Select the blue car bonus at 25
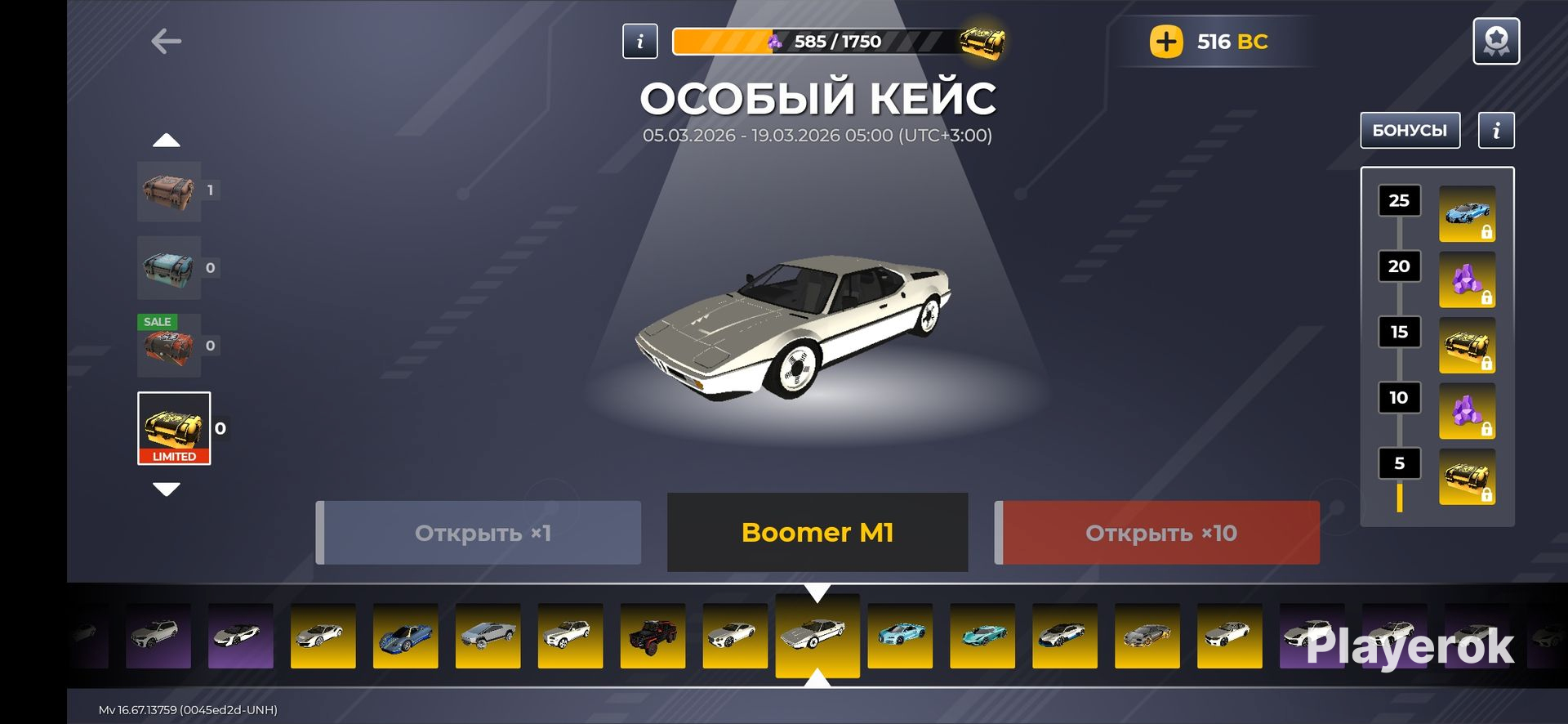 pyautogui.click(x=1467, y=213)
